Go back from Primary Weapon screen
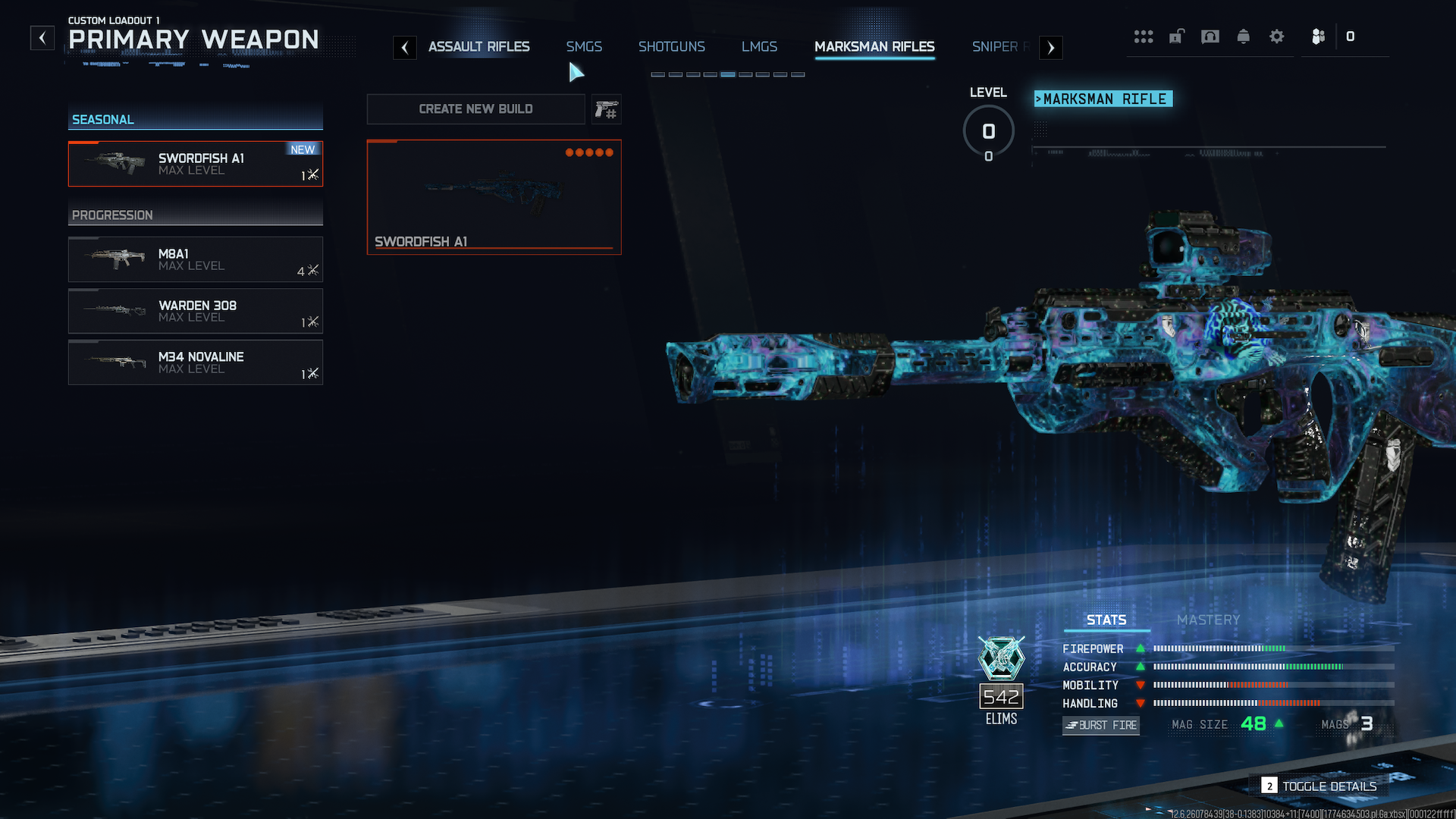This screenshot has height=819, width=1456. pos(42,38)
